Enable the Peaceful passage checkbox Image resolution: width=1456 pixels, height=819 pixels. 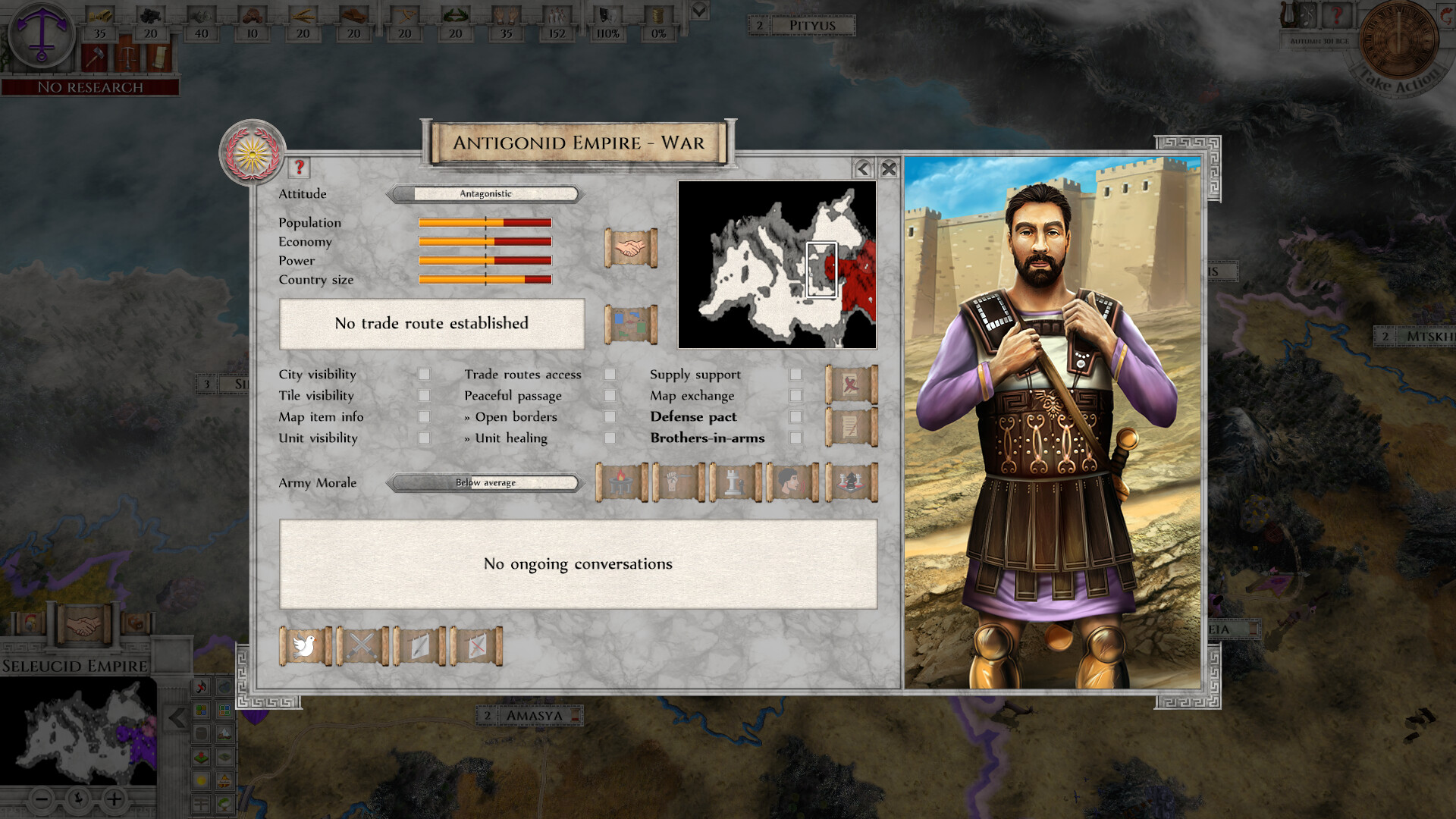[610, 395]
